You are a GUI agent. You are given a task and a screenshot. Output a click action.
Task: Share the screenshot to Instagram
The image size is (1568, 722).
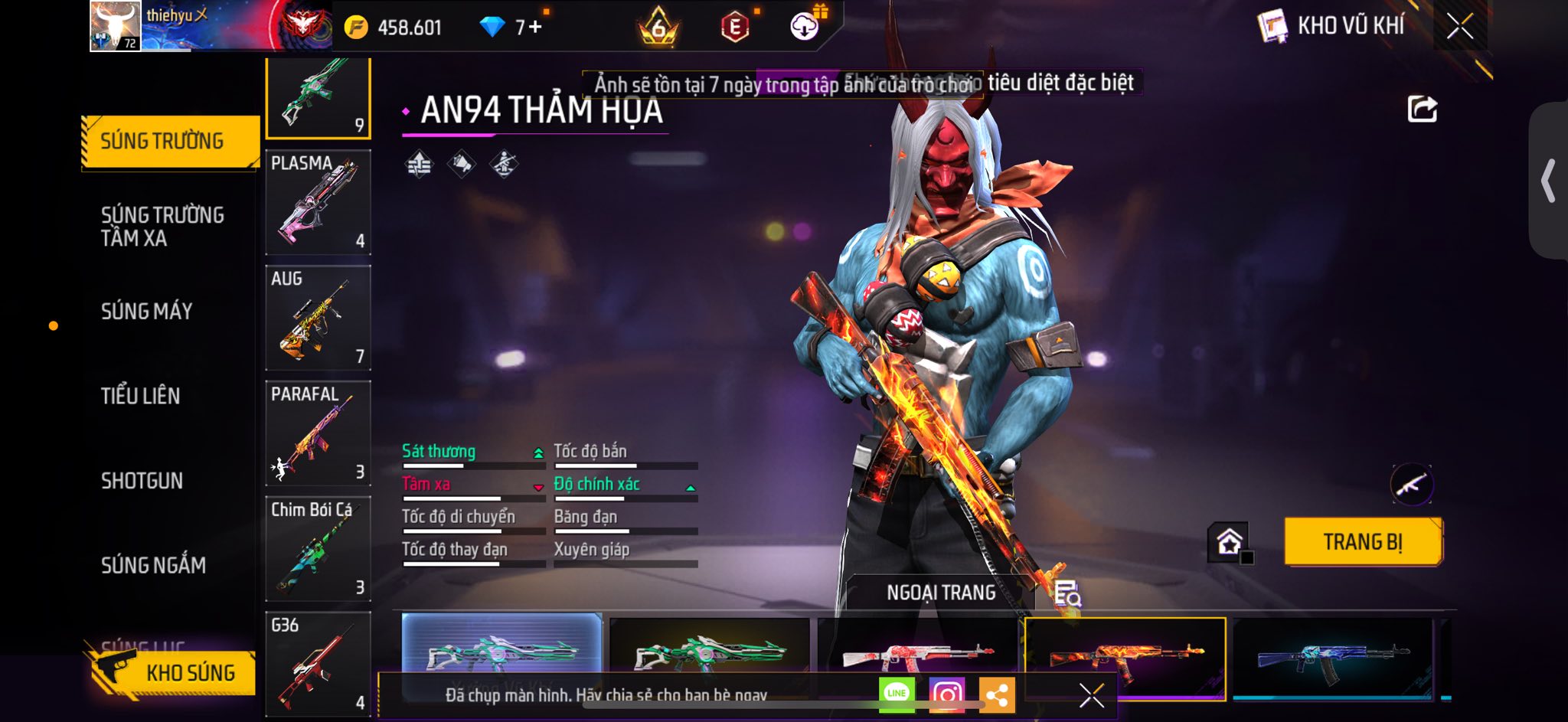point(946,694)
